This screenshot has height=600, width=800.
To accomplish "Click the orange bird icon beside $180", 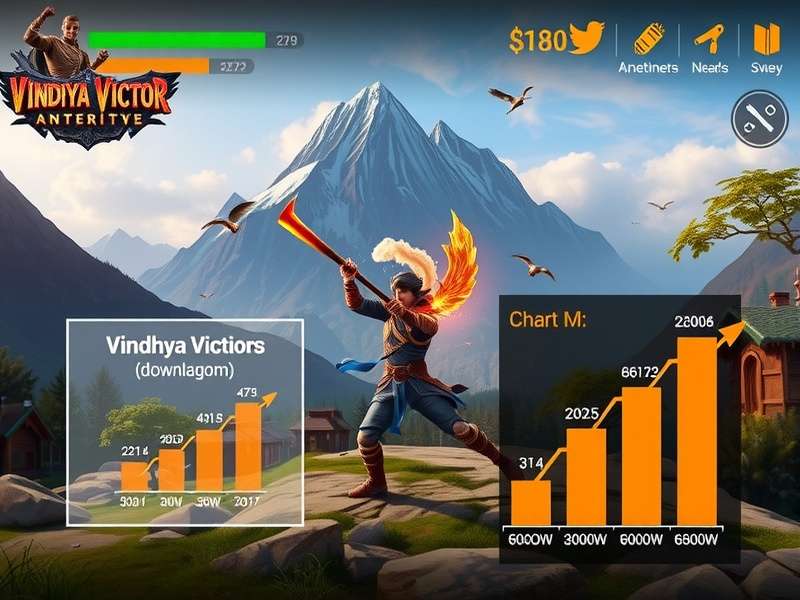I will pos(587,39).
